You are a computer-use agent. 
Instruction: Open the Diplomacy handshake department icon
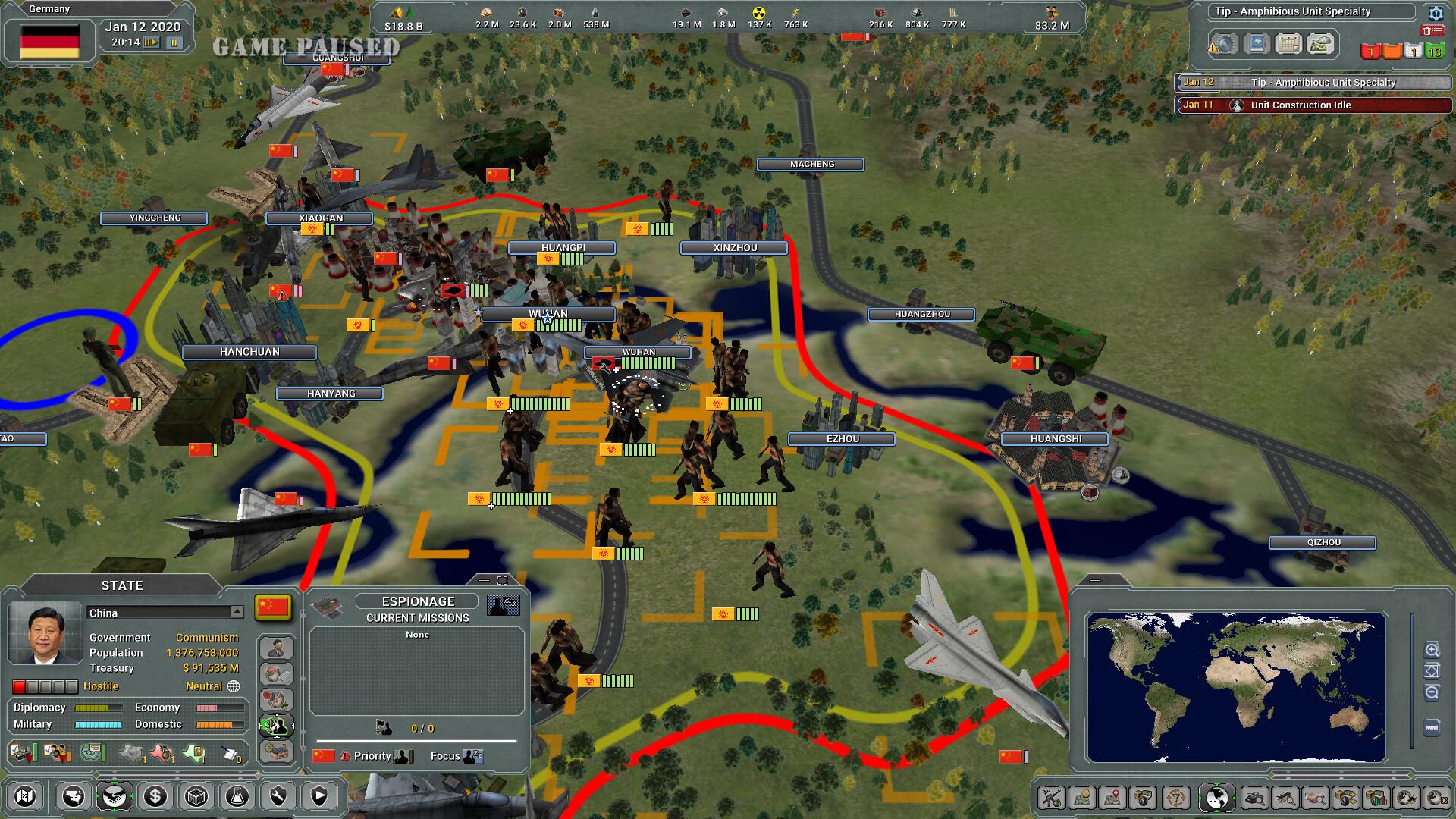coord(115,796)
